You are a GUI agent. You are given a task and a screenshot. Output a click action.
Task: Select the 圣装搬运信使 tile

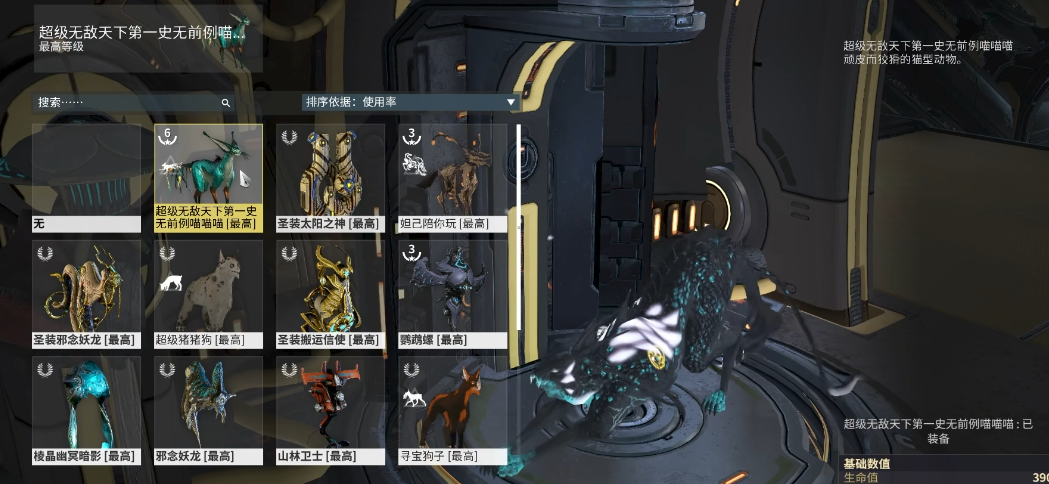pyautogui.click(x=330, y=293)
